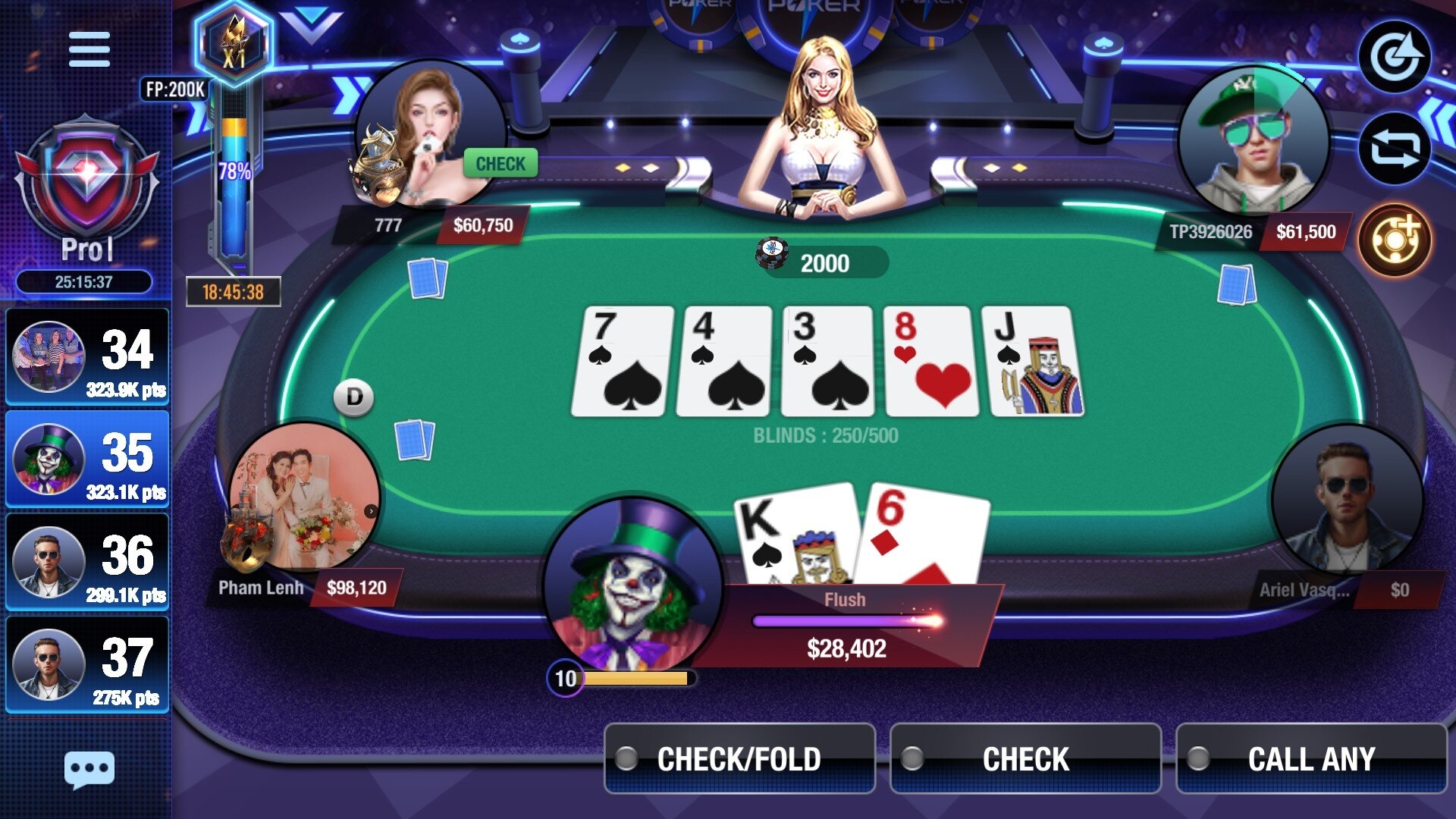Open rank 36 leaderboard player

coord(87,561)
